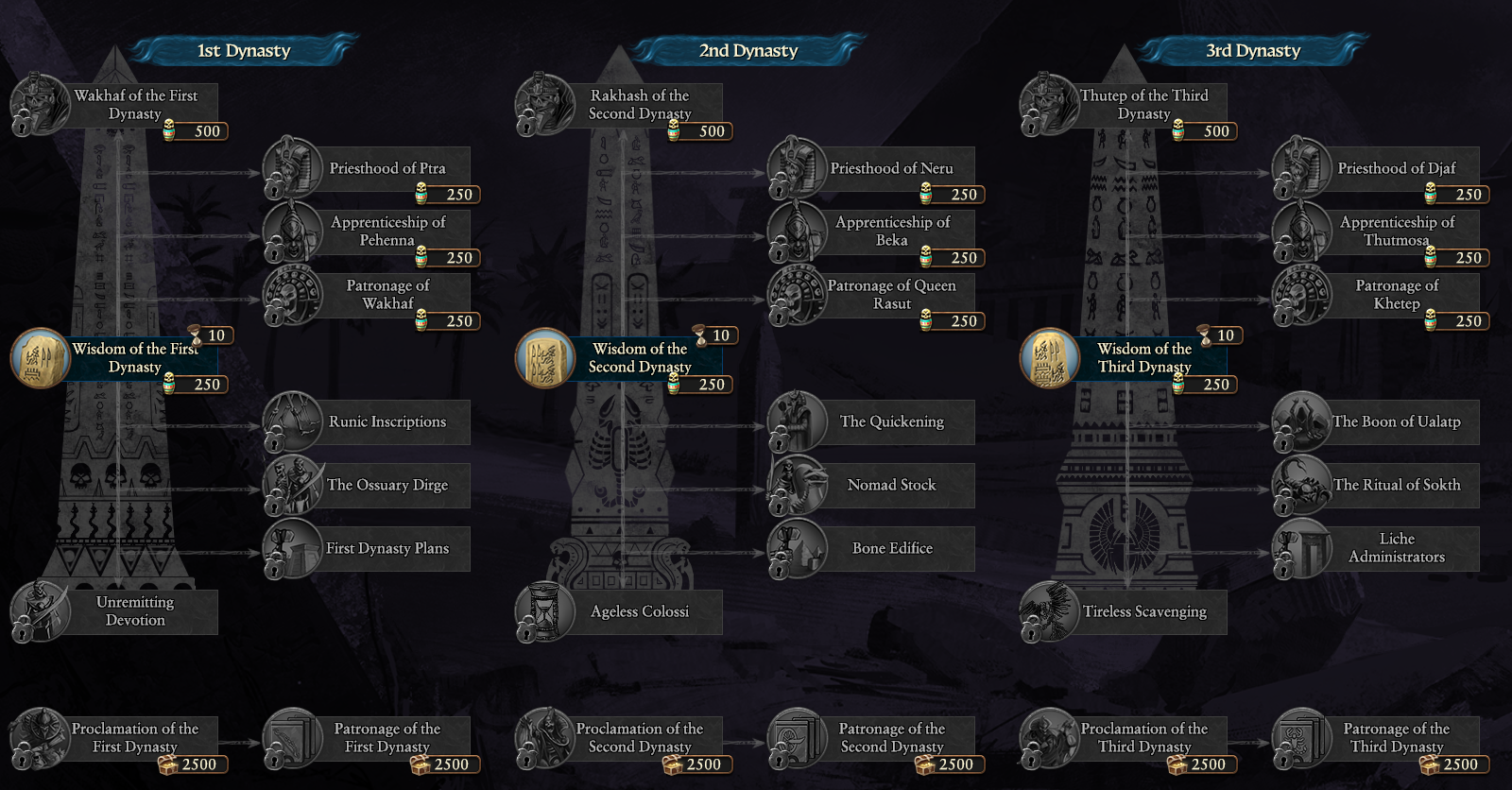Select the Wakhaf of the First Dynasty icon
This screenshot has height=790, width=1512.
coord(38,104)
